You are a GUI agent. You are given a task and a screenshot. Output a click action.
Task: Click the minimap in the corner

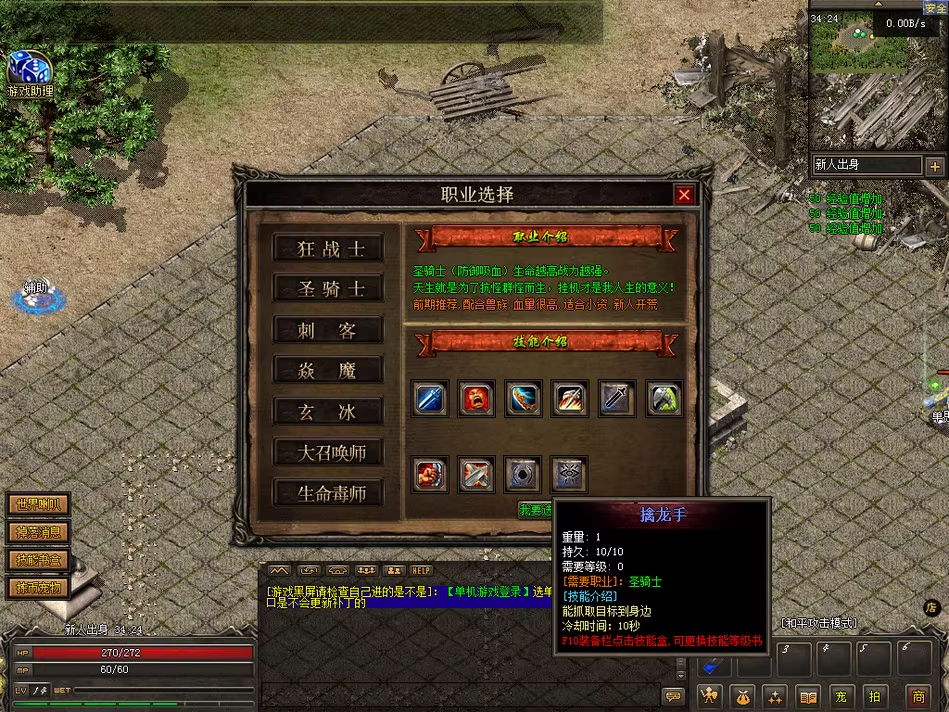pyautogui.click(x=876, y=80)
